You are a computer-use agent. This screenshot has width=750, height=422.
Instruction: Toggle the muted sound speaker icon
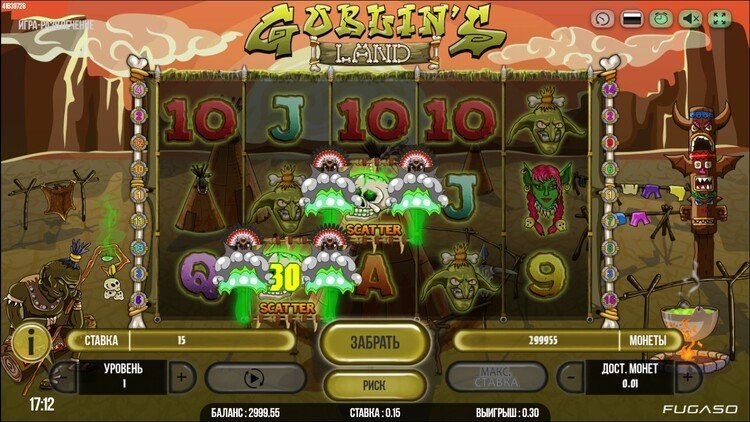click(689, 18)
